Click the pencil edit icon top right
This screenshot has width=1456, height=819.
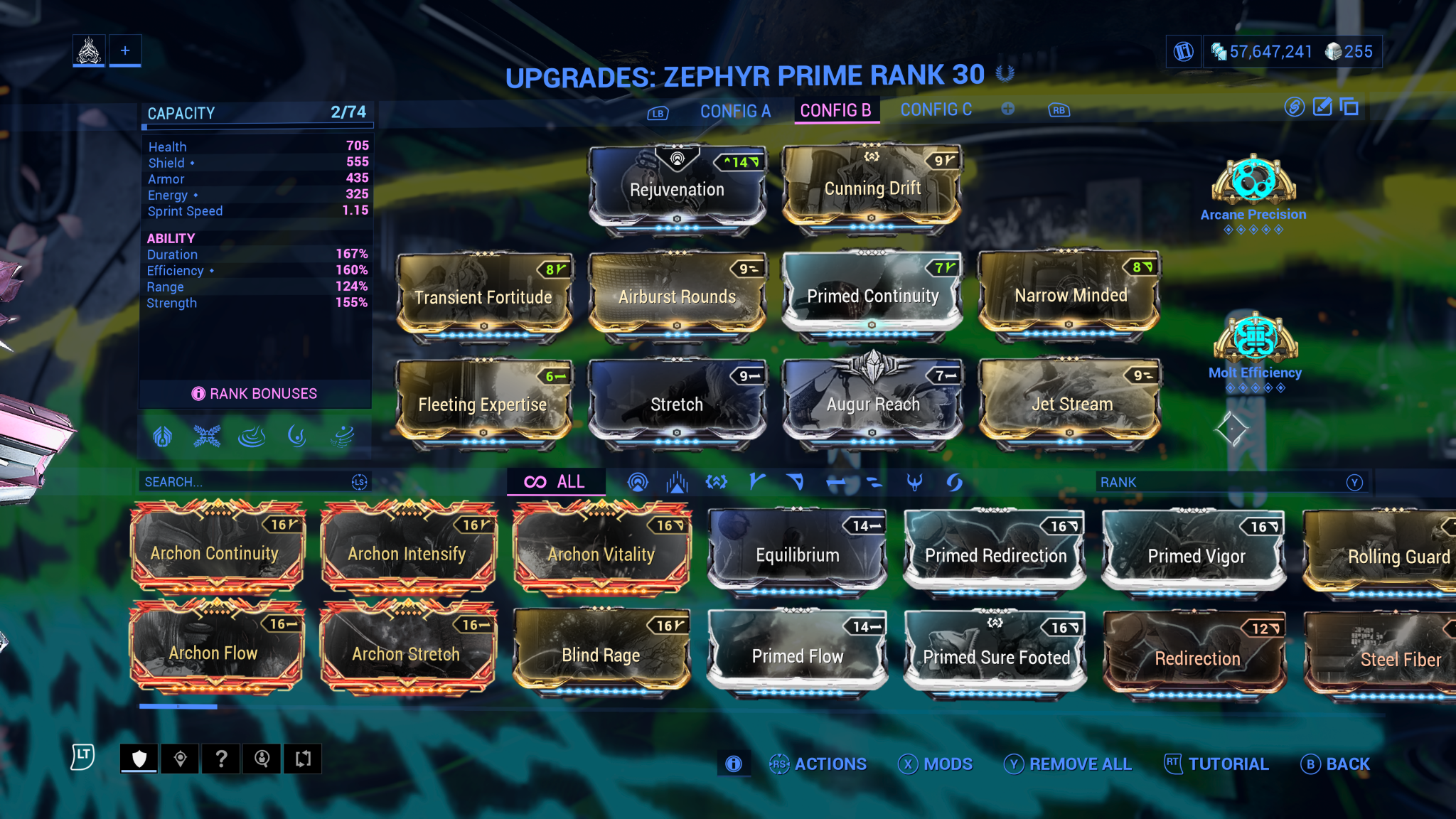[x=1322, y=107]
